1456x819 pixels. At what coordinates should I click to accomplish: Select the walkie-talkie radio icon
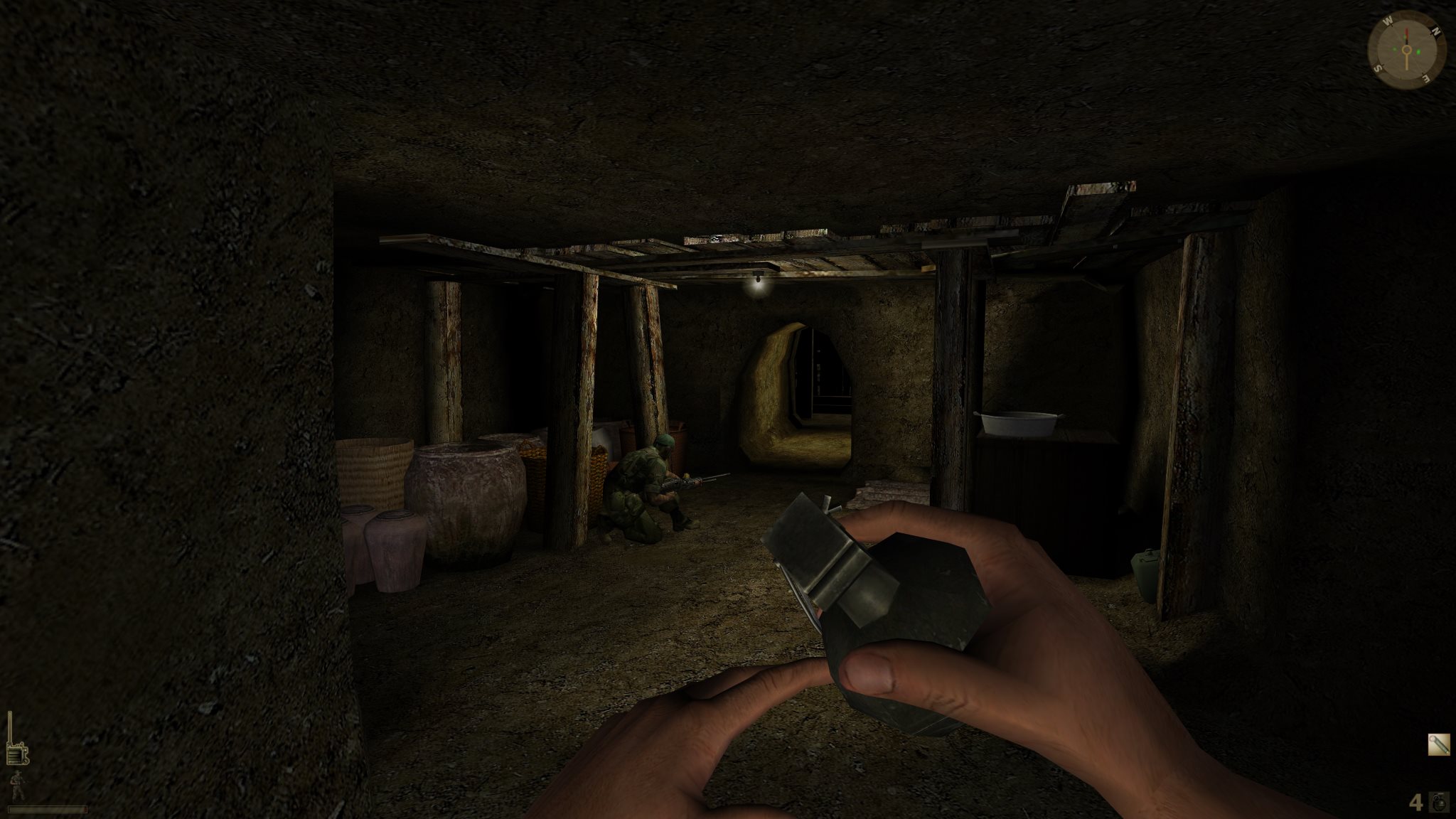17,753
